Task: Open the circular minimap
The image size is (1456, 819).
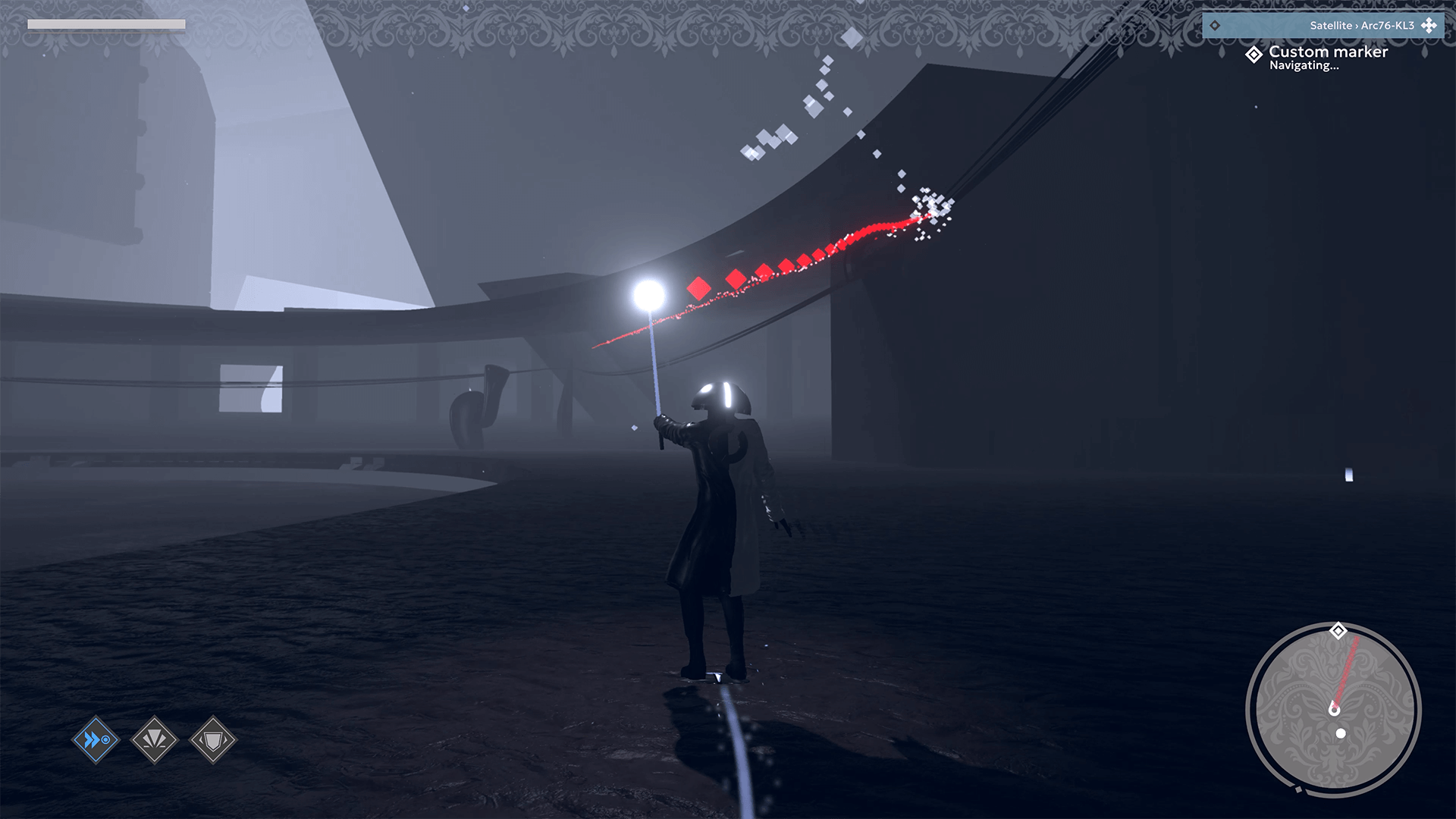Action: point(1334,710)
